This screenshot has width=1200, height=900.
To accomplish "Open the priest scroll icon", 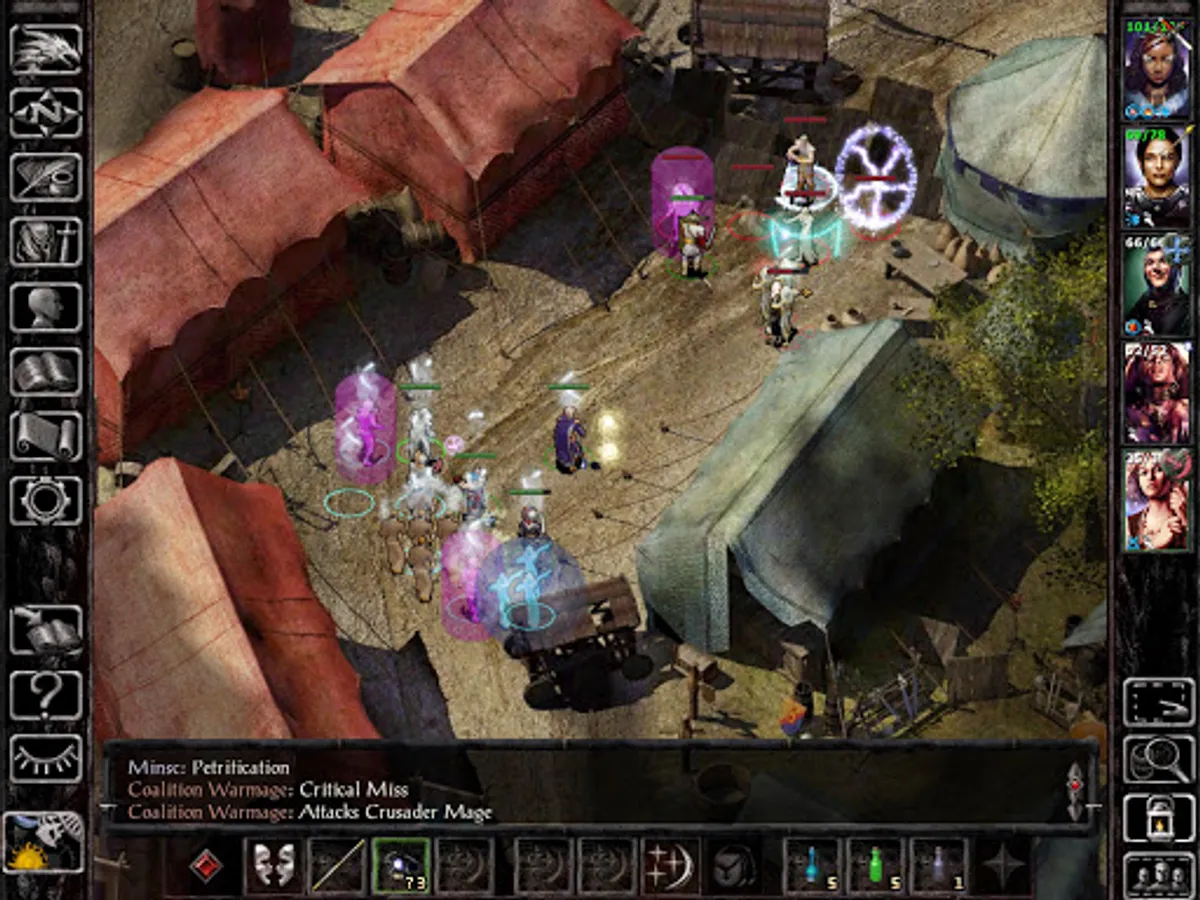I will [x=46, y=436].
